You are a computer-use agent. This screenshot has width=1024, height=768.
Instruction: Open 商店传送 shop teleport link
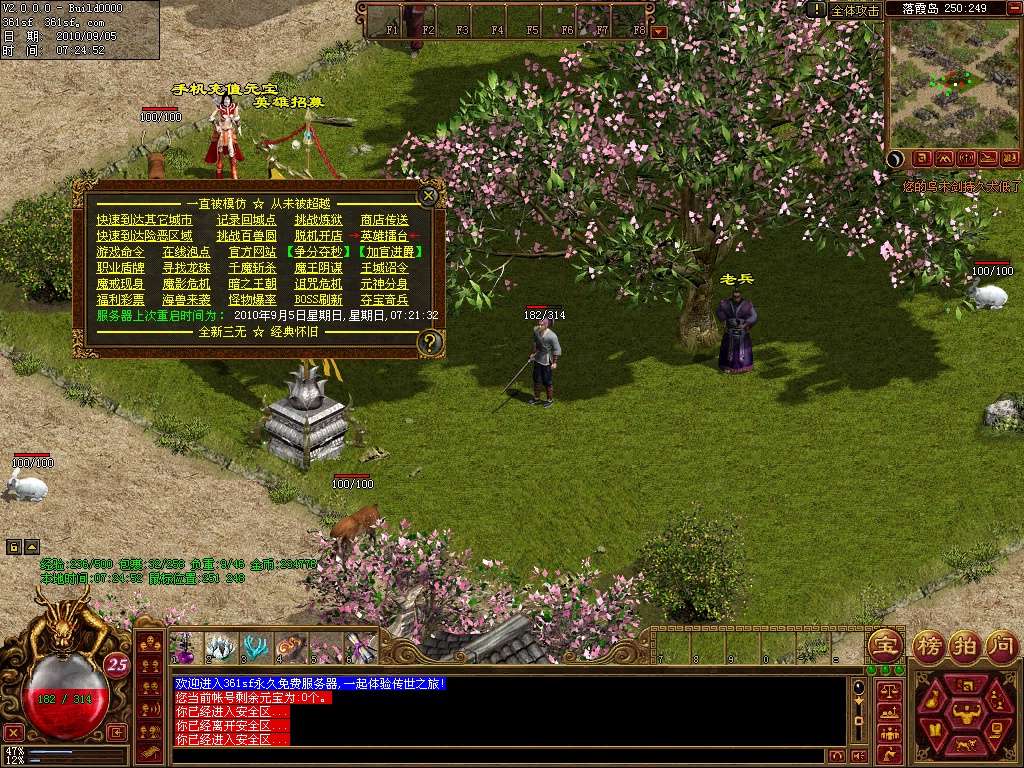[x=384, y=220]
